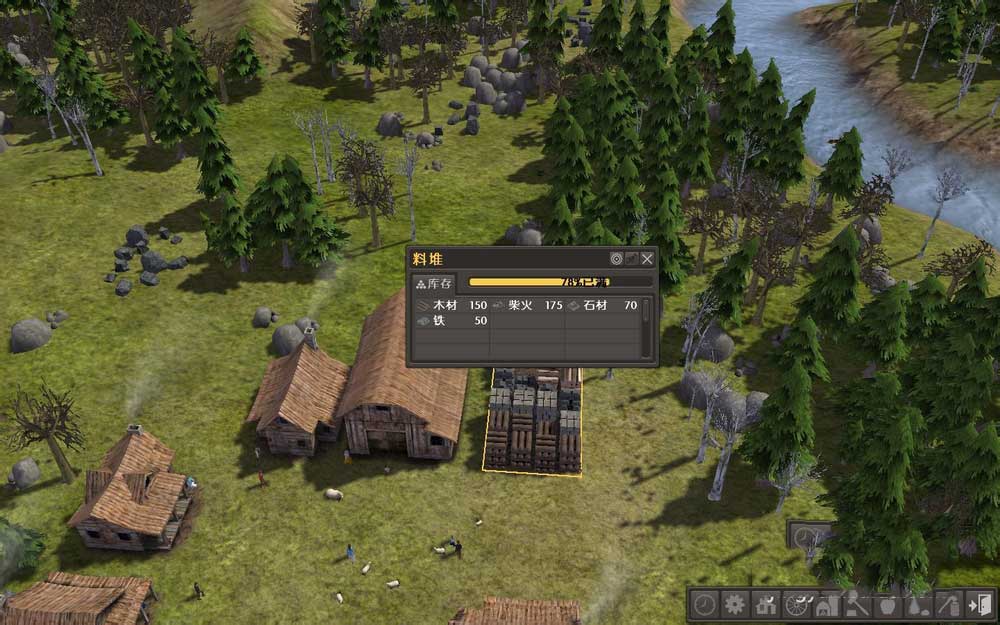The width and height of the screenshot is (1000, 625).
Task: Select the 库存 inventory tab
Action: 435,283
